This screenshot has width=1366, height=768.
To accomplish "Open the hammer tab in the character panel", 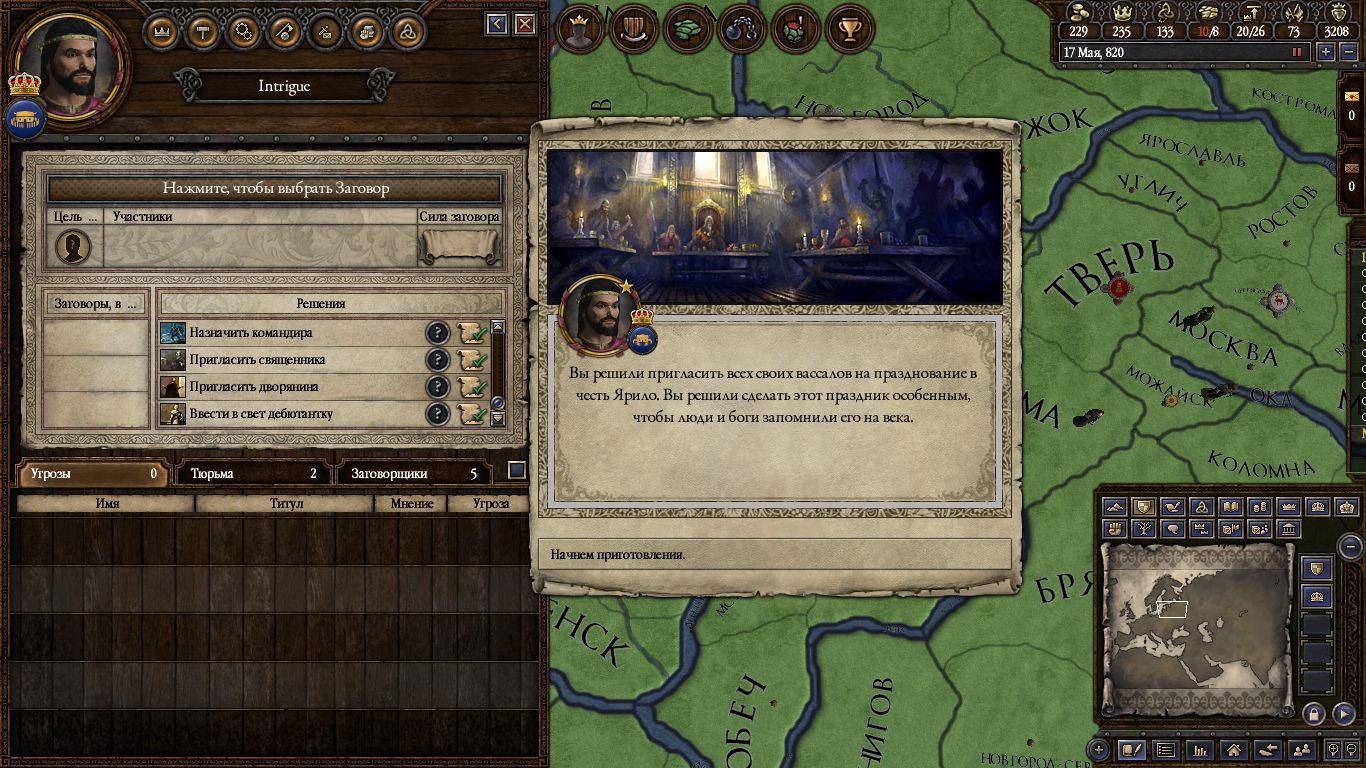I will pyautogui.click(x=204, y=31).
